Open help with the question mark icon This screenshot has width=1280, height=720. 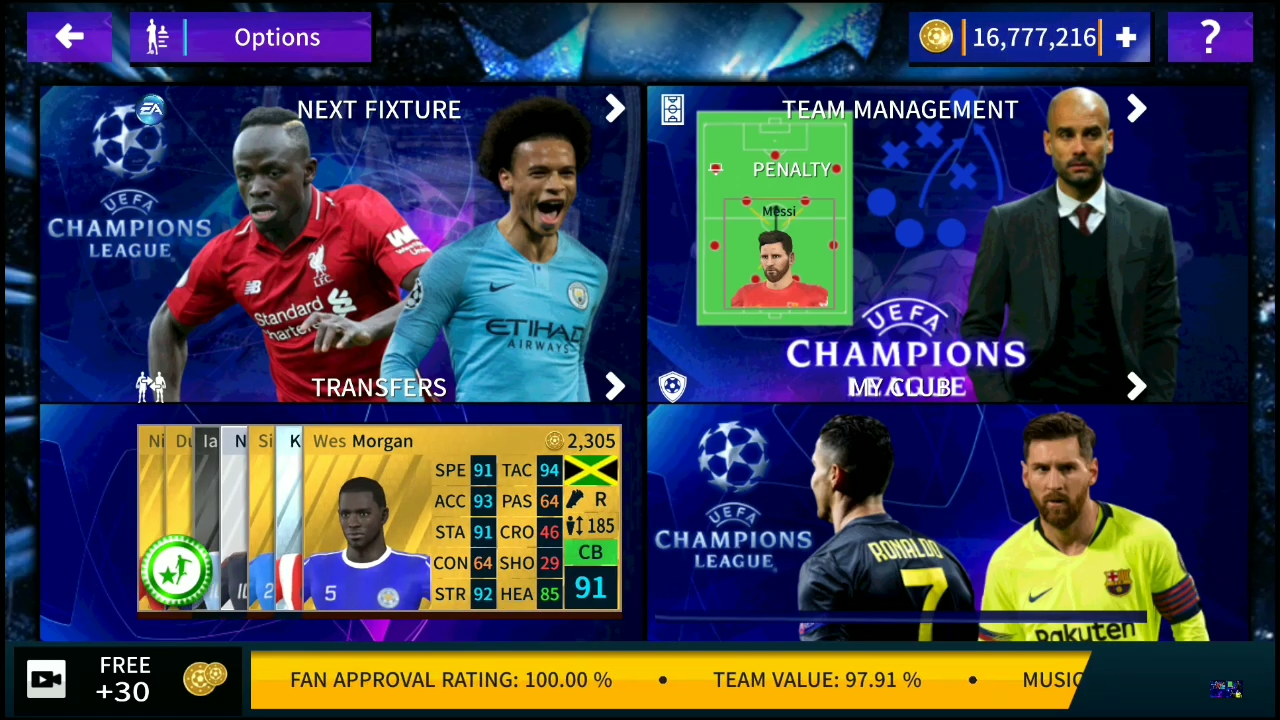pos(1210,37)
